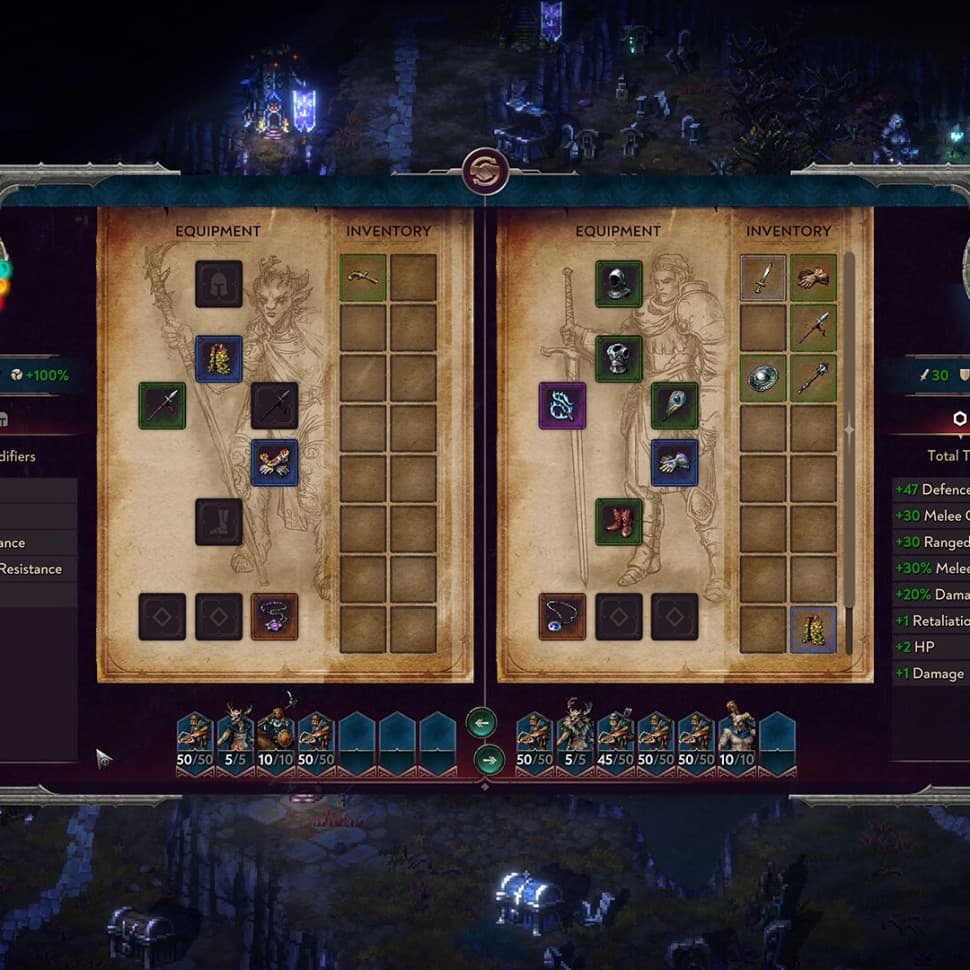Select the short sword in right inventory
Image resolution: width=970 pixels, height=970 pixels.
click(x=763, y=277)
